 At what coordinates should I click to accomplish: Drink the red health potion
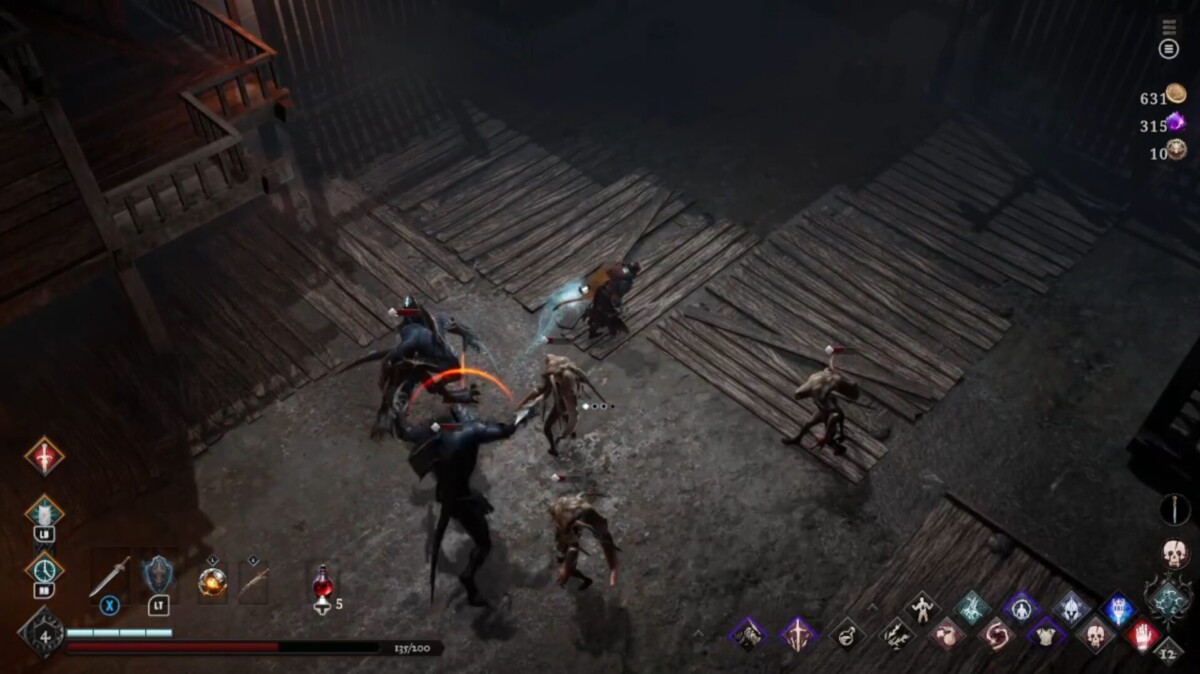click(322, 584)
